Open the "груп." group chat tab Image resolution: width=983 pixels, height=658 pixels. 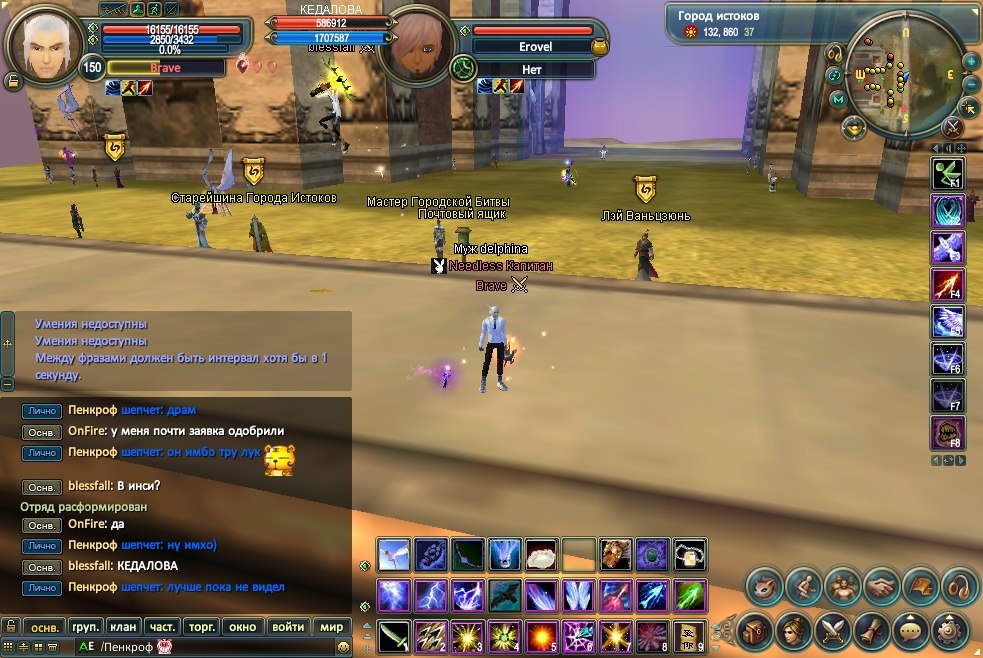pyautogui.click(x=85, y=627)
